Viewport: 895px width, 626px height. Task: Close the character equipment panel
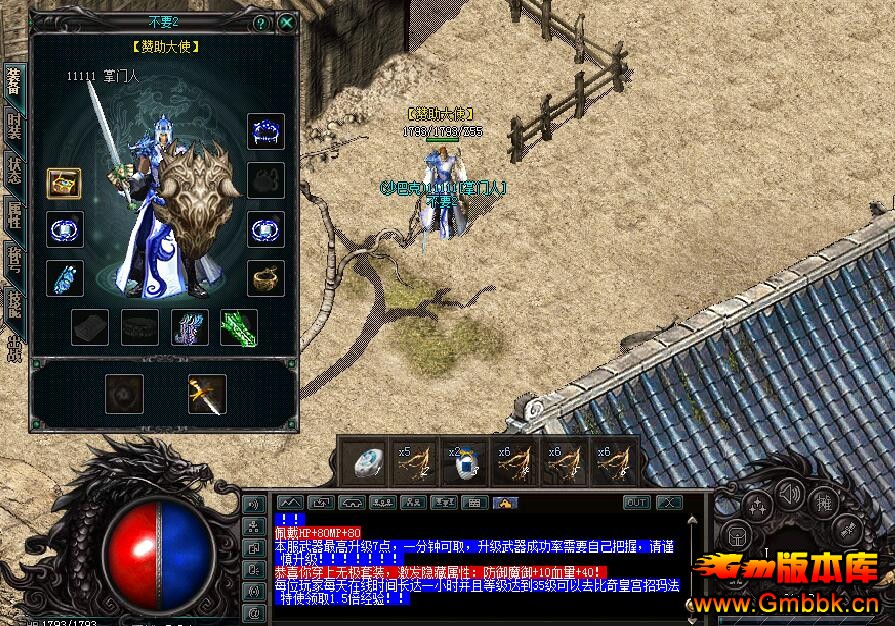click(287, 22)
